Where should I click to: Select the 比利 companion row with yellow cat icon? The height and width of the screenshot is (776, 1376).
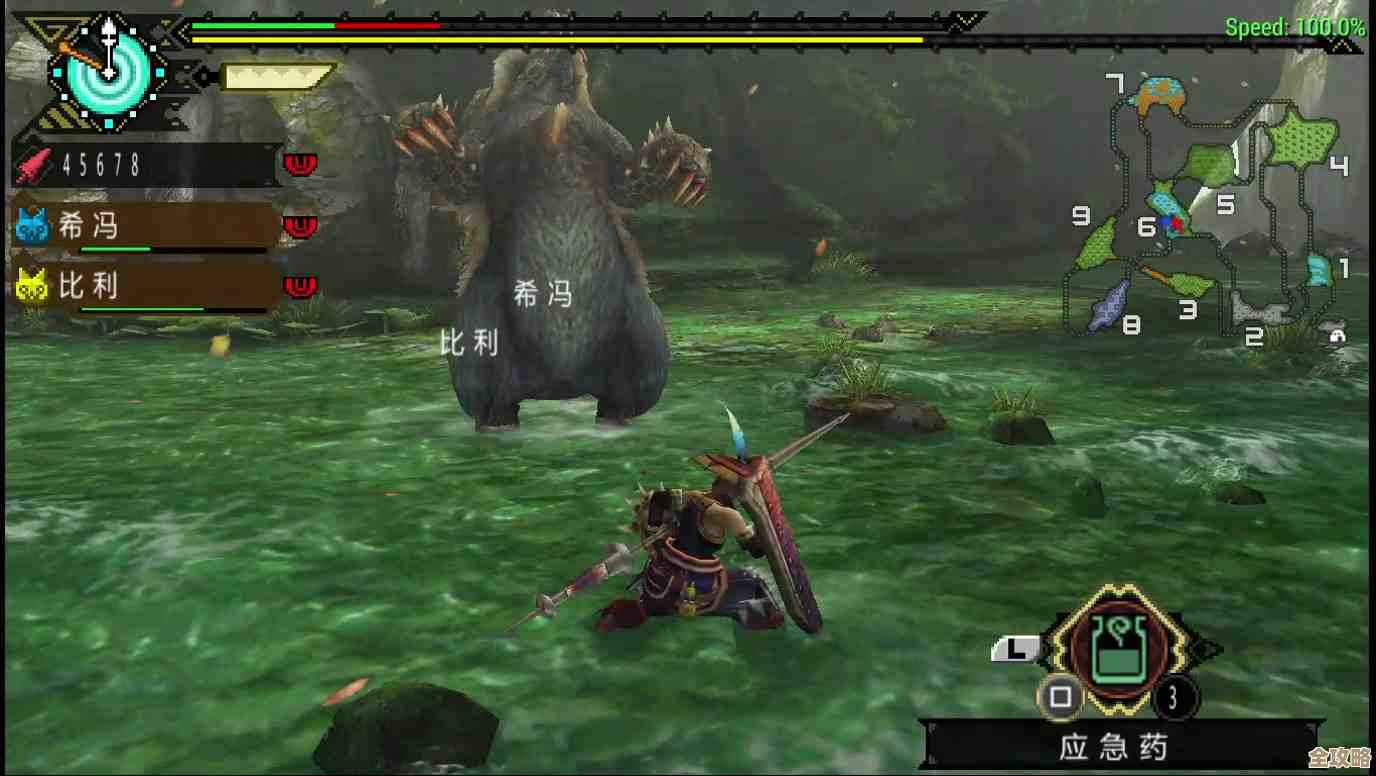[x=144, y=287]
